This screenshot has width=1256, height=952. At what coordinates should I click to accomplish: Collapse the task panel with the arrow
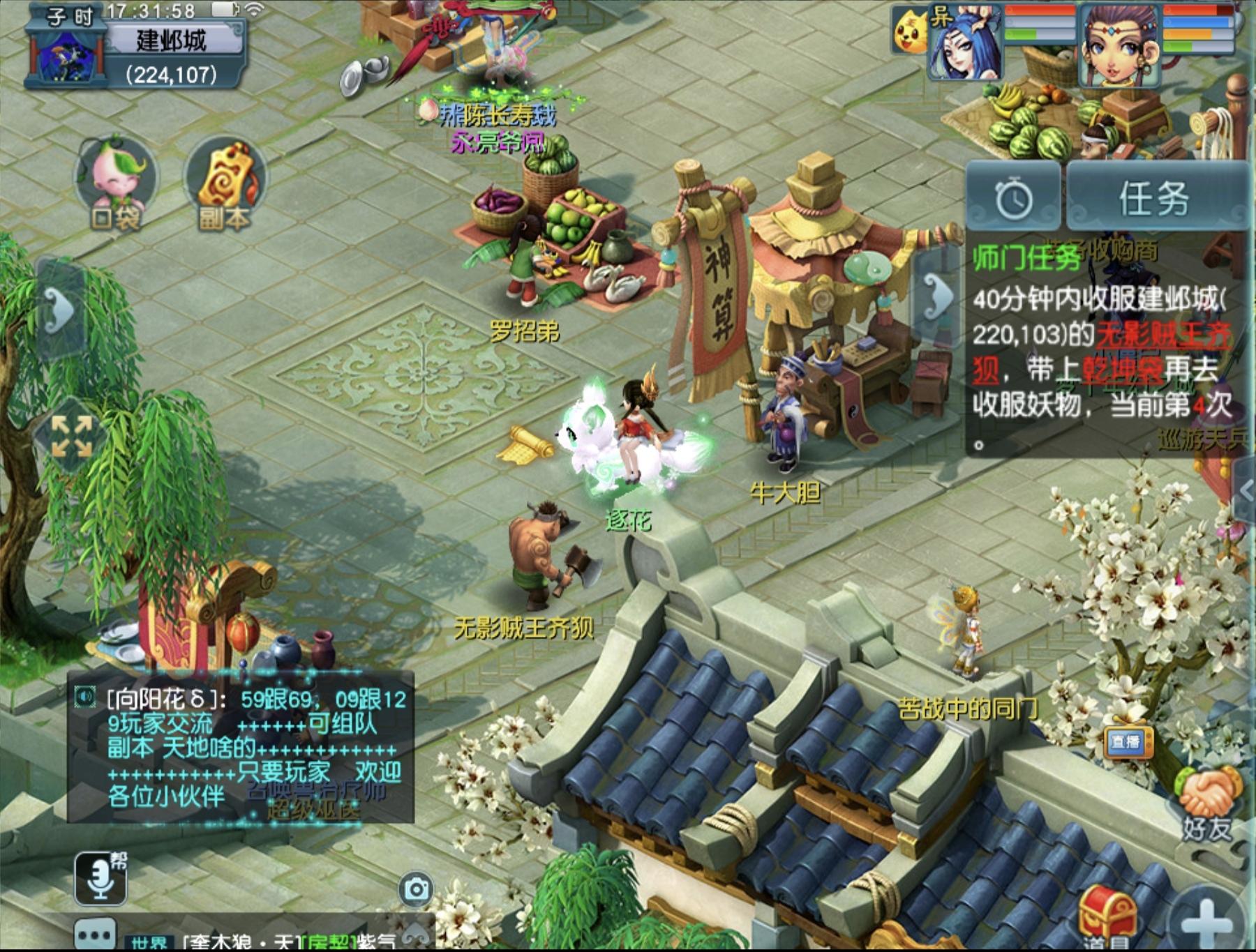[937, 296]
